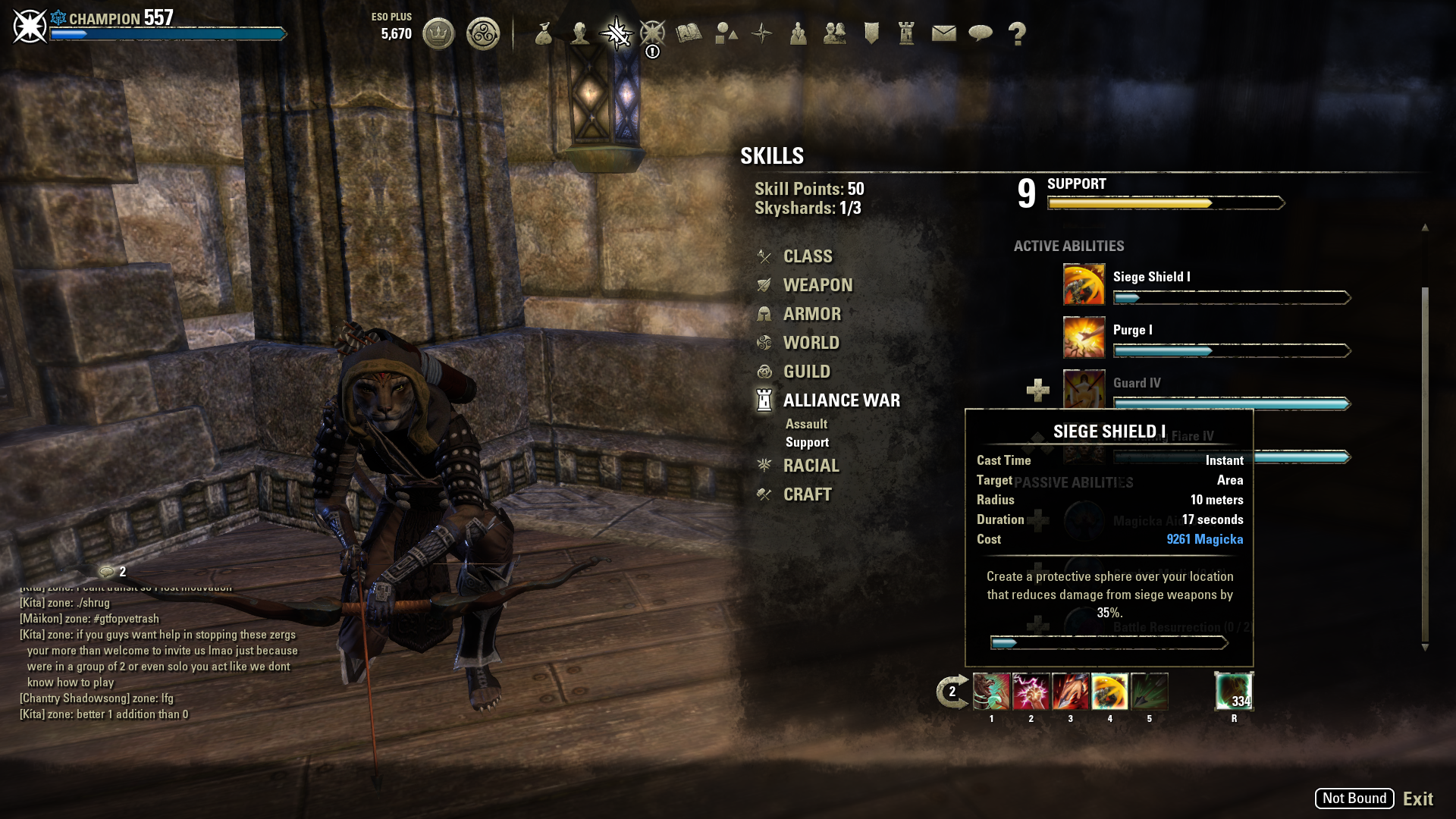
Task: Select the Assault skill line
Action: (806, 424)
